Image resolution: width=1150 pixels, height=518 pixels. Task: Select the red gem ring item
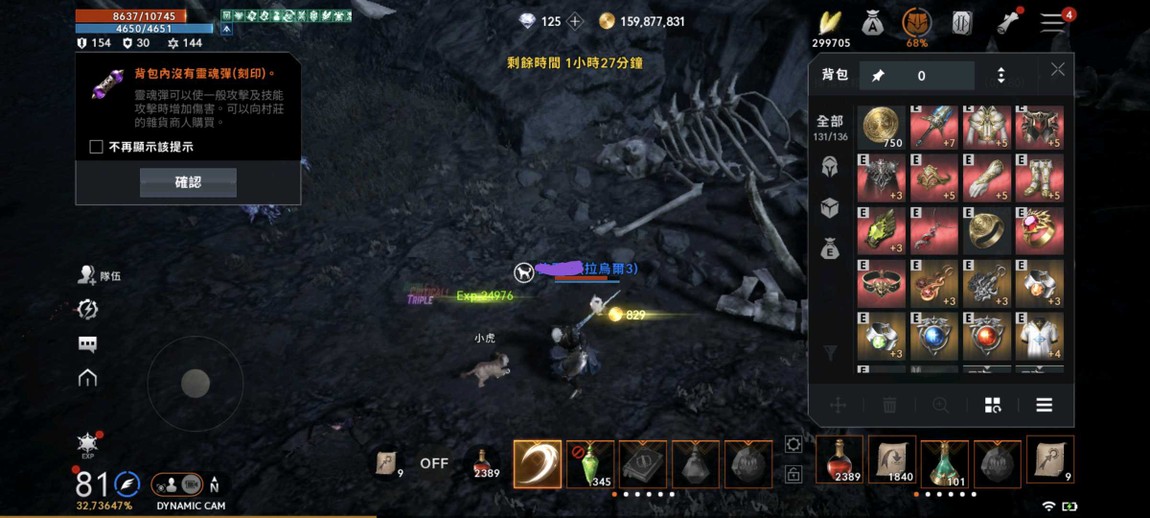pyautogui.click(x=1039, y=231)
